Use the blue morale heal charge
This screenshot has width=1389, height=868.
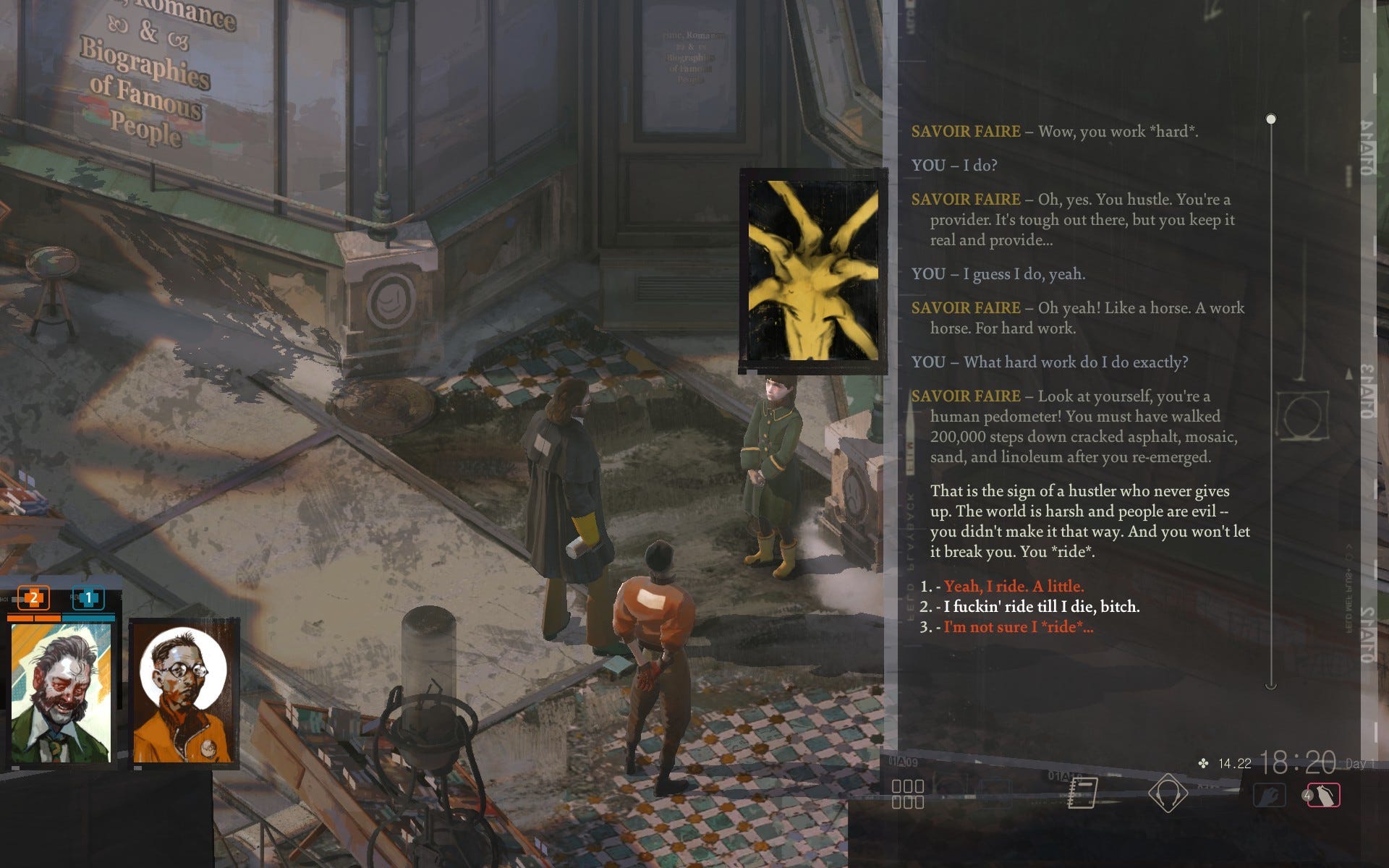coord(89,598)
